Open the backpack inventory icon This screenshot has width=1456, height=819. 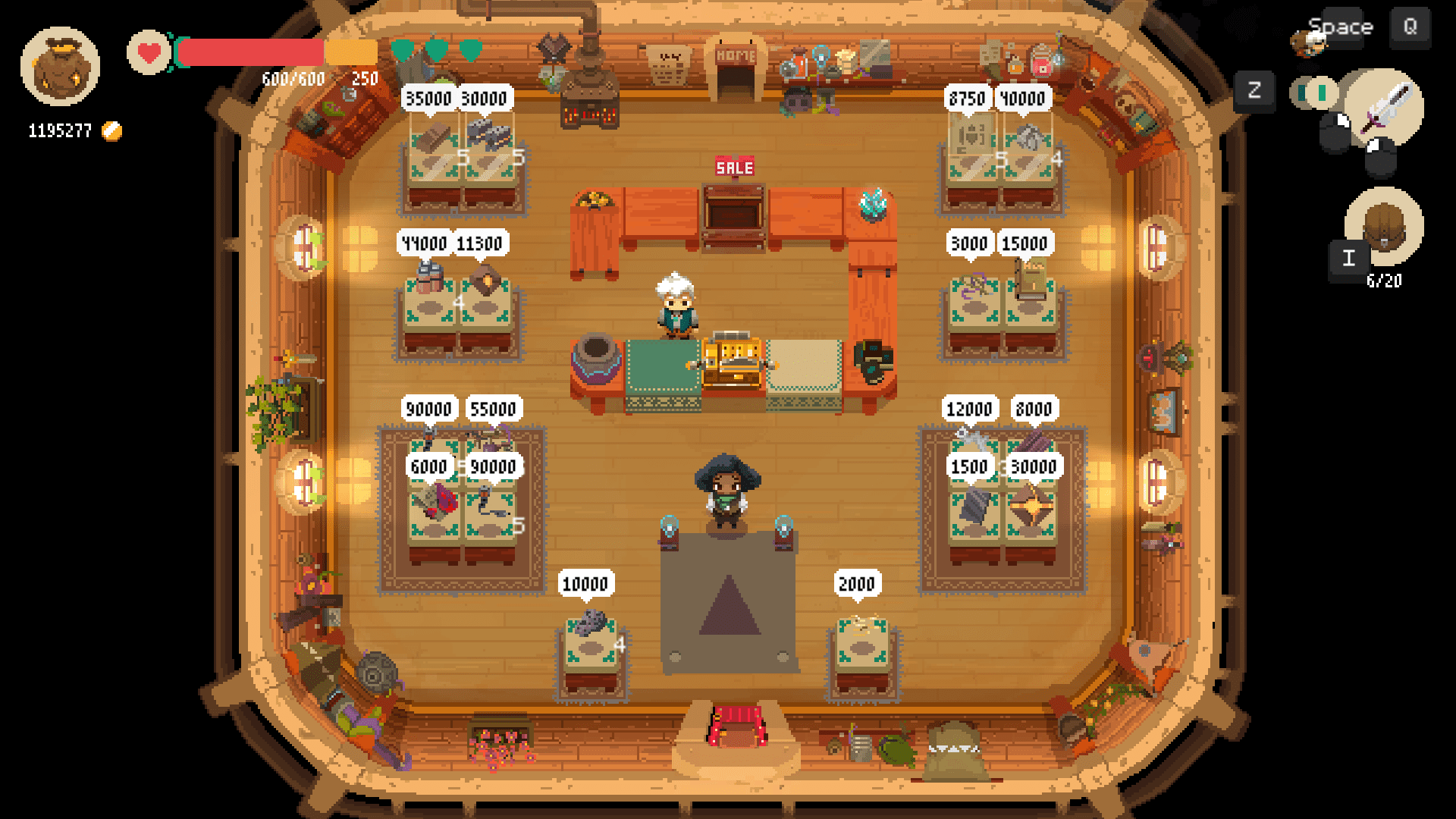pos(1384,226)
